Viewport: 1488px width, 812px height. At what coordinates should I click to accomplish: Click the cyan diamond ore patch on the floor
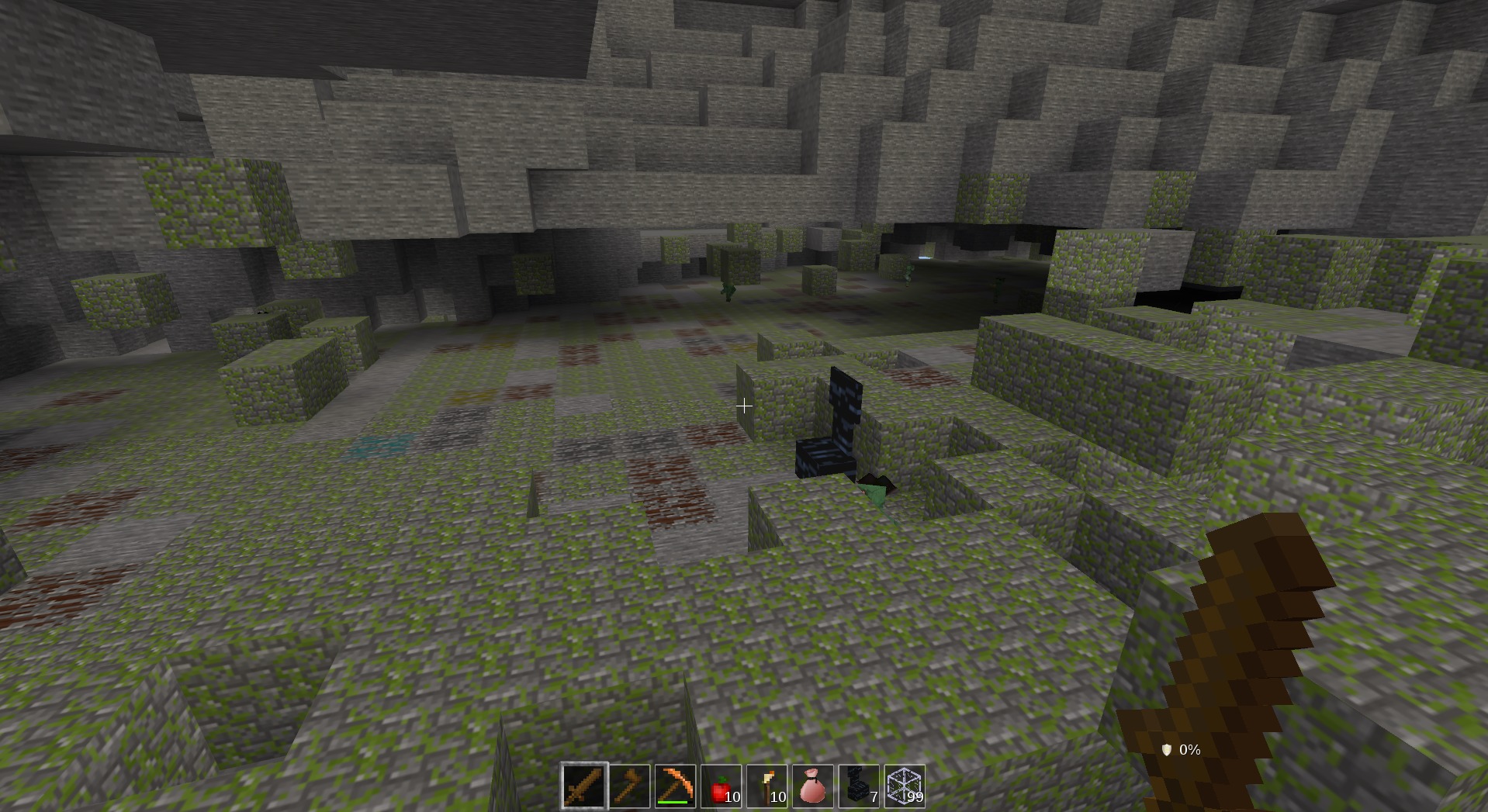coord(378,444)
